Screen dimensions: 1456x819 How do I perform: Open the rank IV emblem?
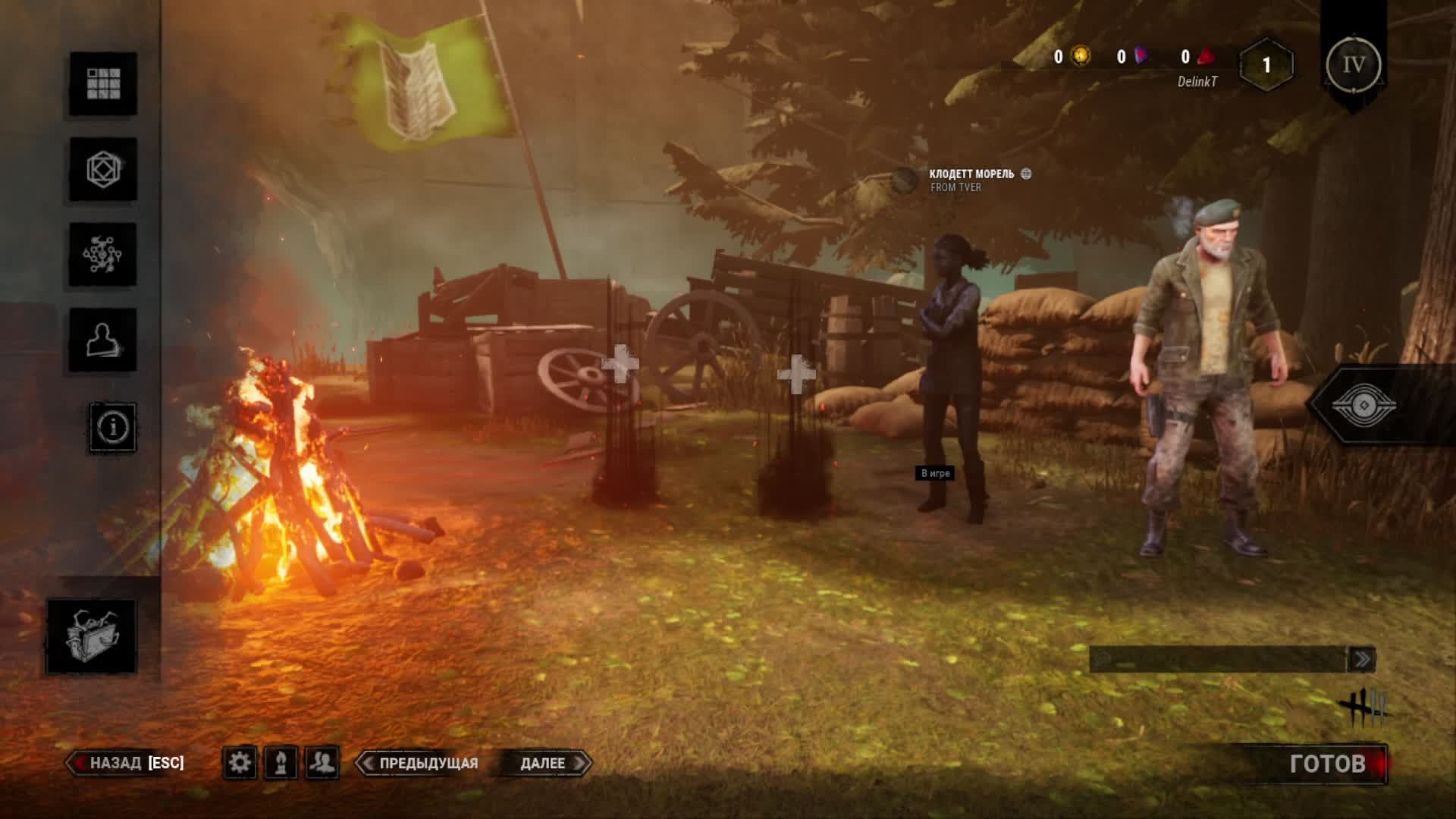1354,65
